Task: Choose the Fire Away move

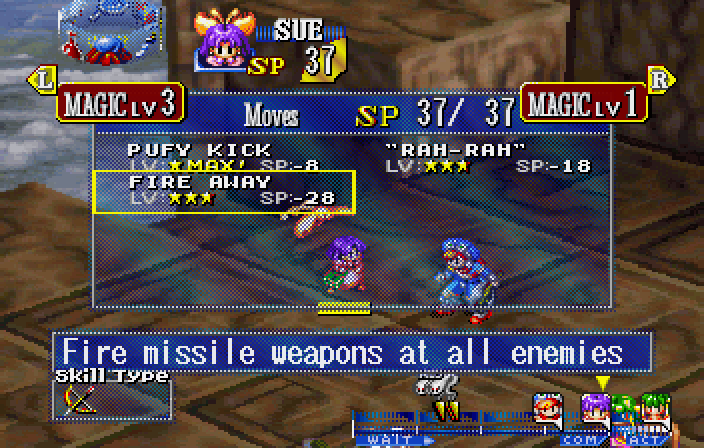Action: click(x=223, y=191)
